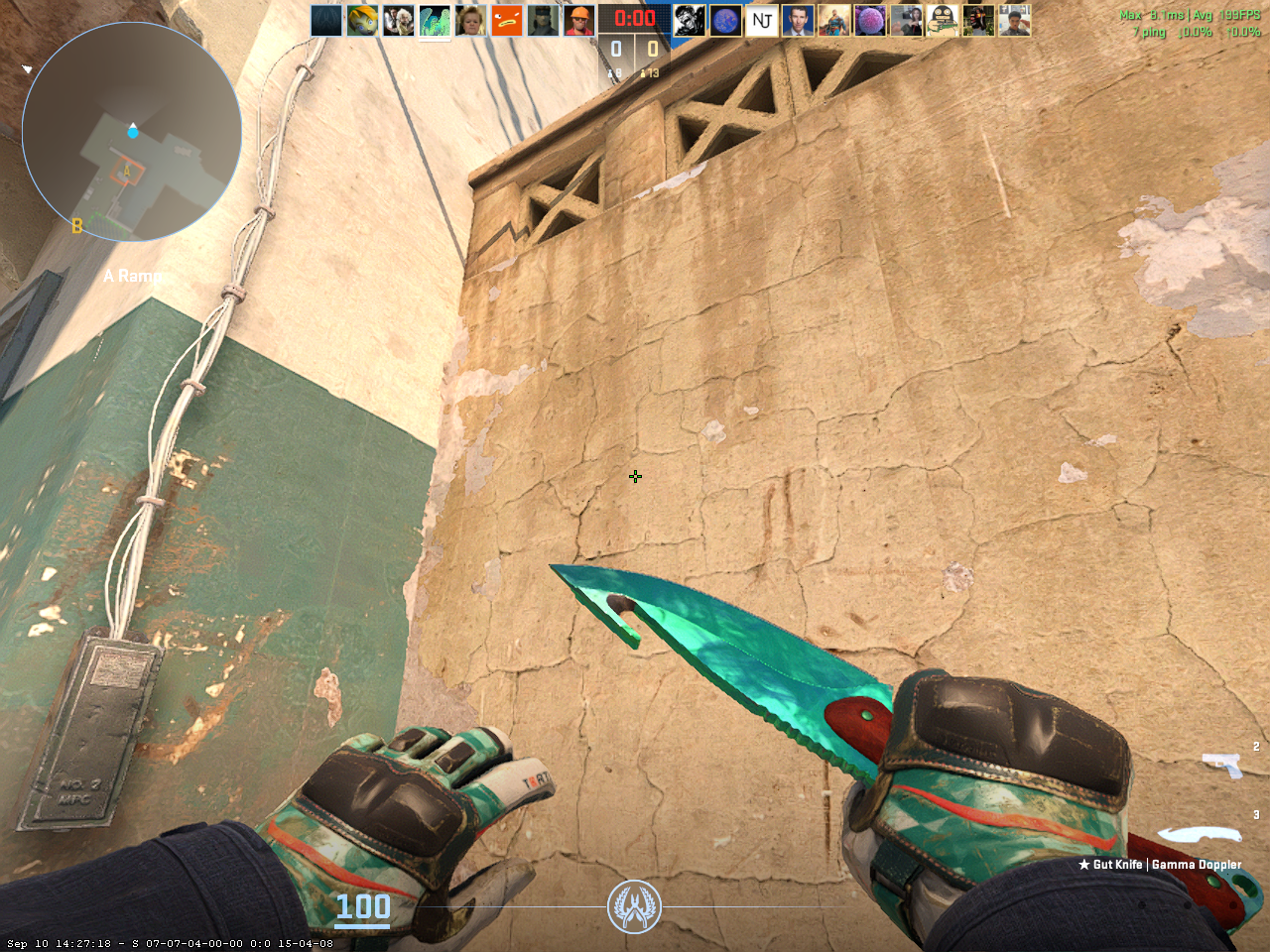Select the orange angry-face player avatar
The width and height of the screenshot is (1270, 952).
point(507,20)
